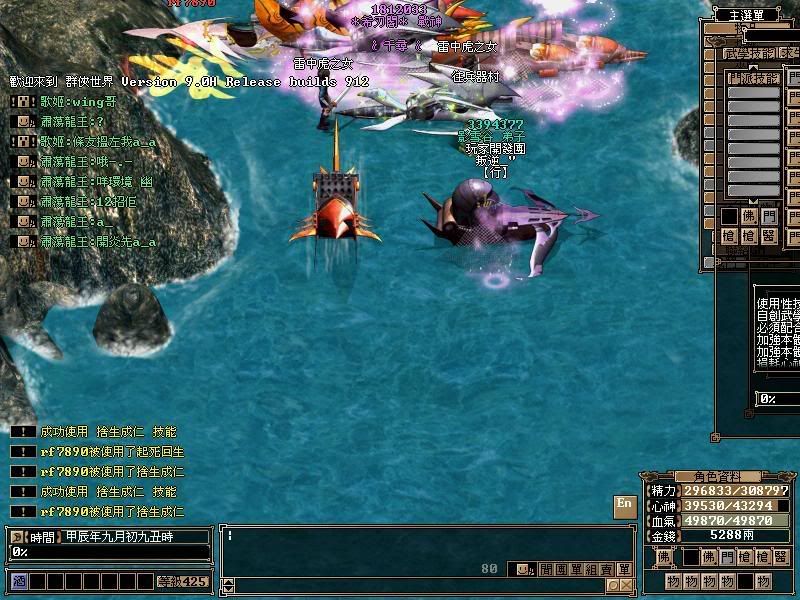Select the 門派技能 skill category header

tap(752, 77)
